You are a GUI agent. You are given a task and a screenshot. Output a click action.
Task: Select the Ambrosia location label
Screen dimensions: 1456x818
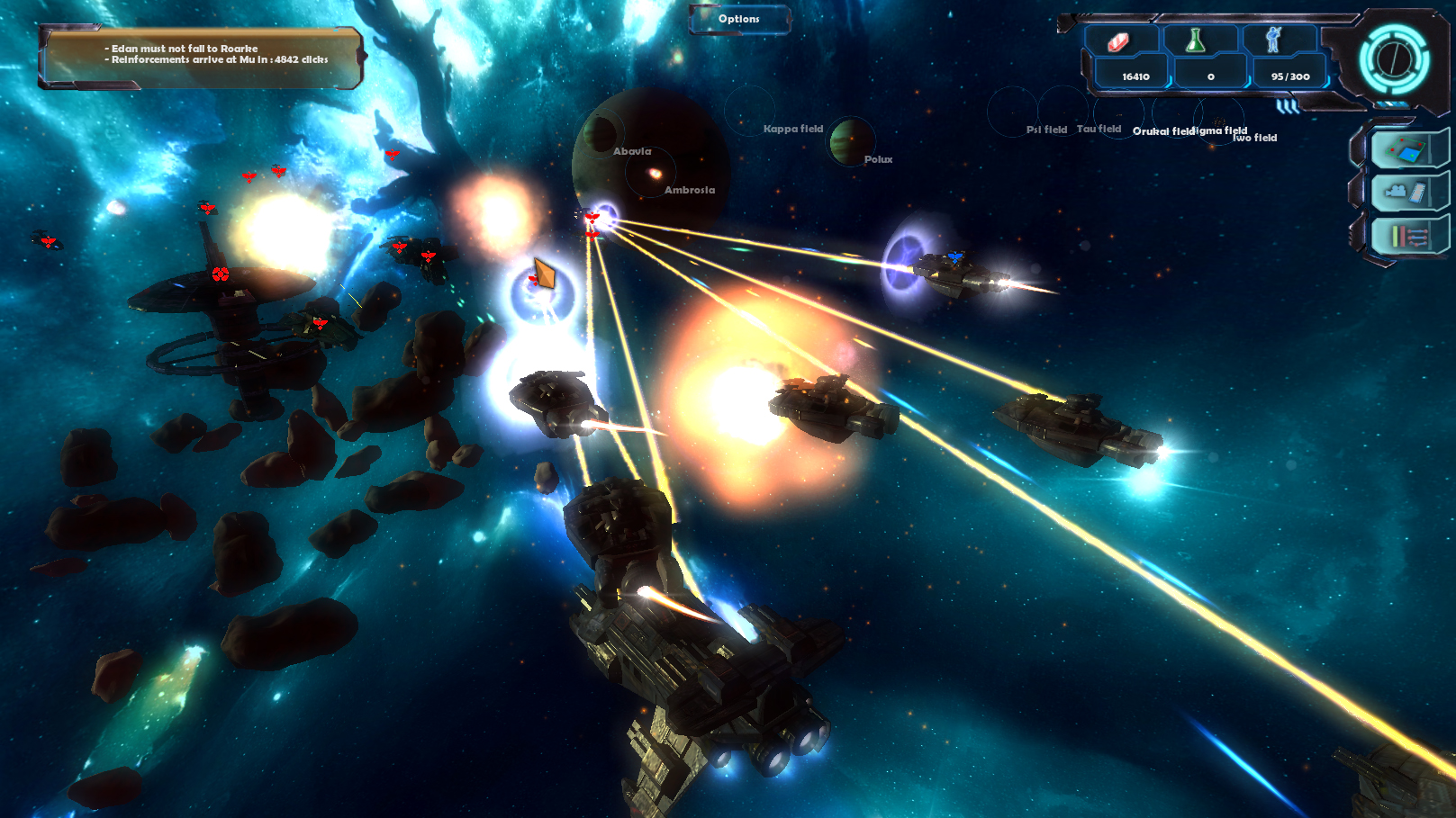point(689,190)
